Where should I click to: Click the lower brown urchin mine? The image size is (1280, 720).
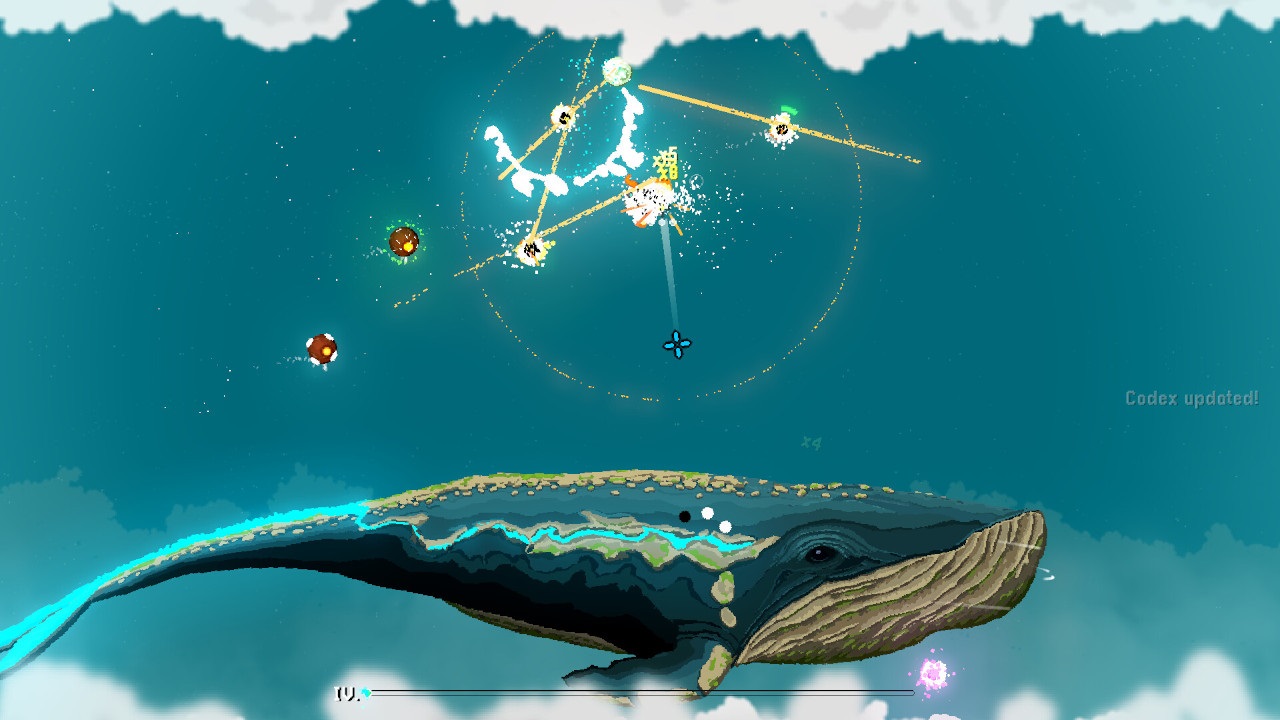click(x=323, y=347)
